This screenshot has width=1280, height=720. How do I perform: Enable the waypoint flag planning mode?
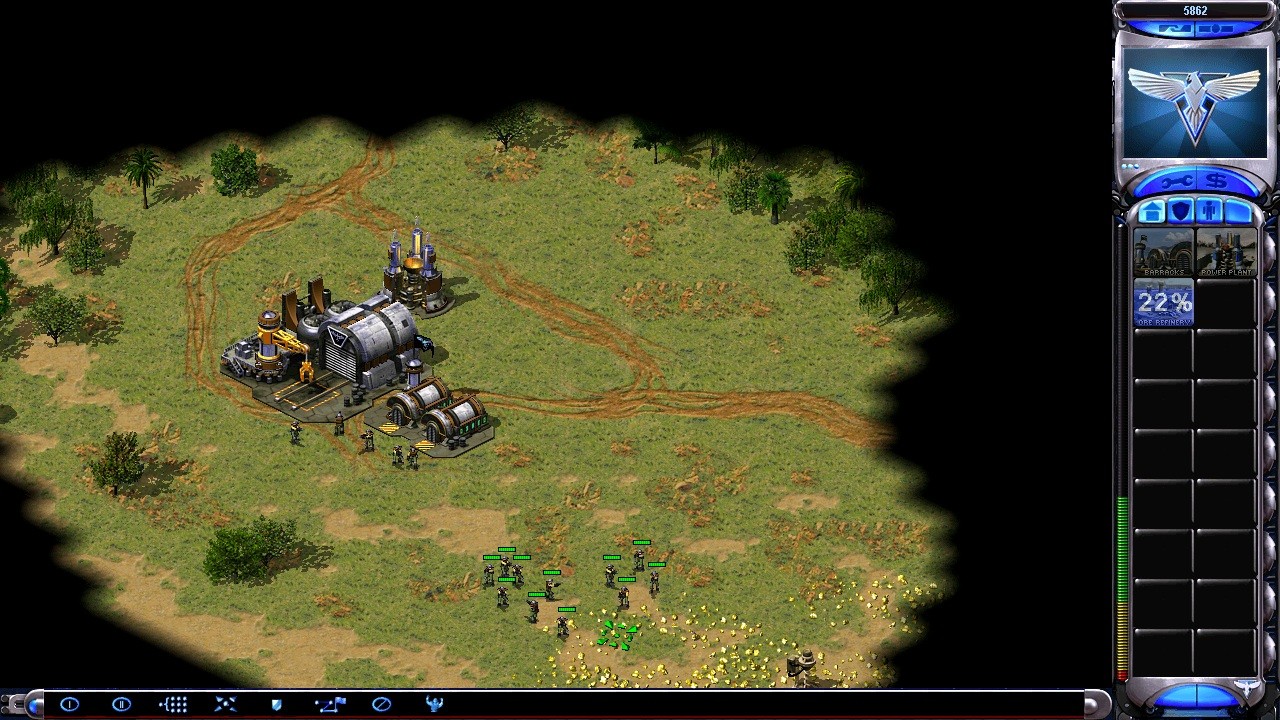pyautogui.click(x=329, y=704)
